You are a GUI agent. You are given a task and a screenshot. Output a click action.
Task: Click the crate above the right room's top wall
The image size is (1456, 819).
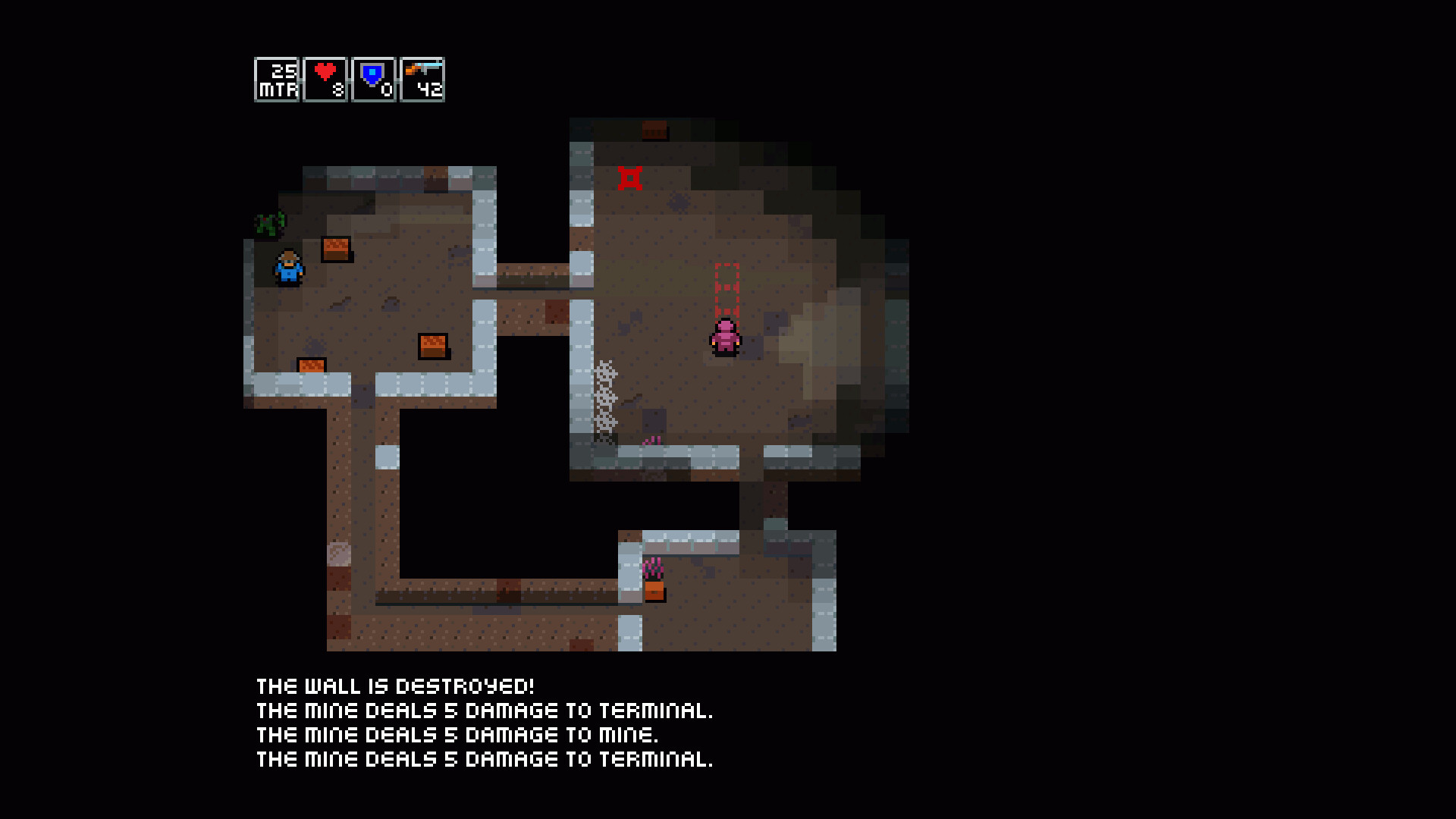point(654,130)
